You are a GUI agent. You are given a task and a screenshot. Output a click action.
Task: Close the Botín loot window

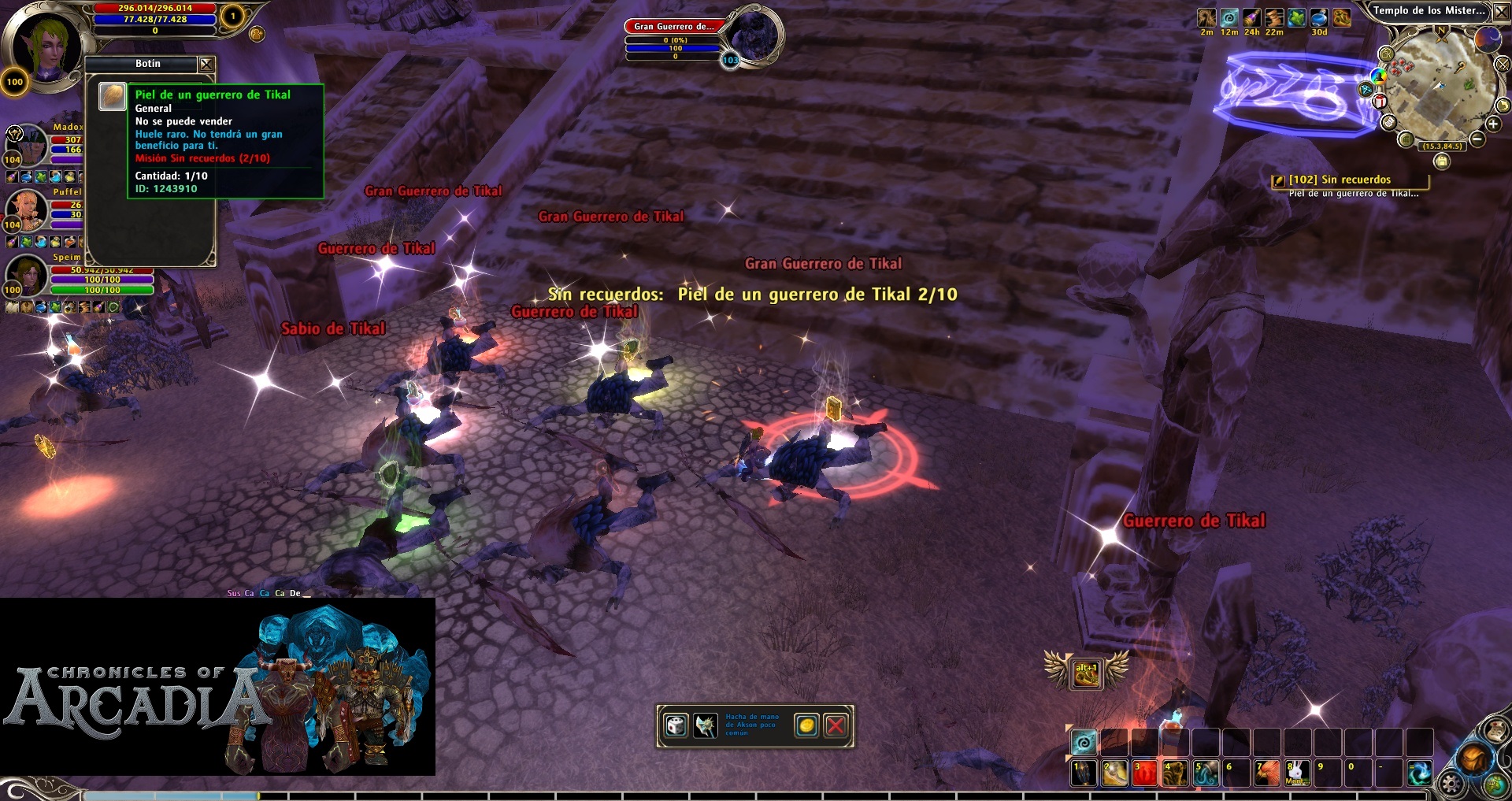pyautogui.click(x=206, y=64)
